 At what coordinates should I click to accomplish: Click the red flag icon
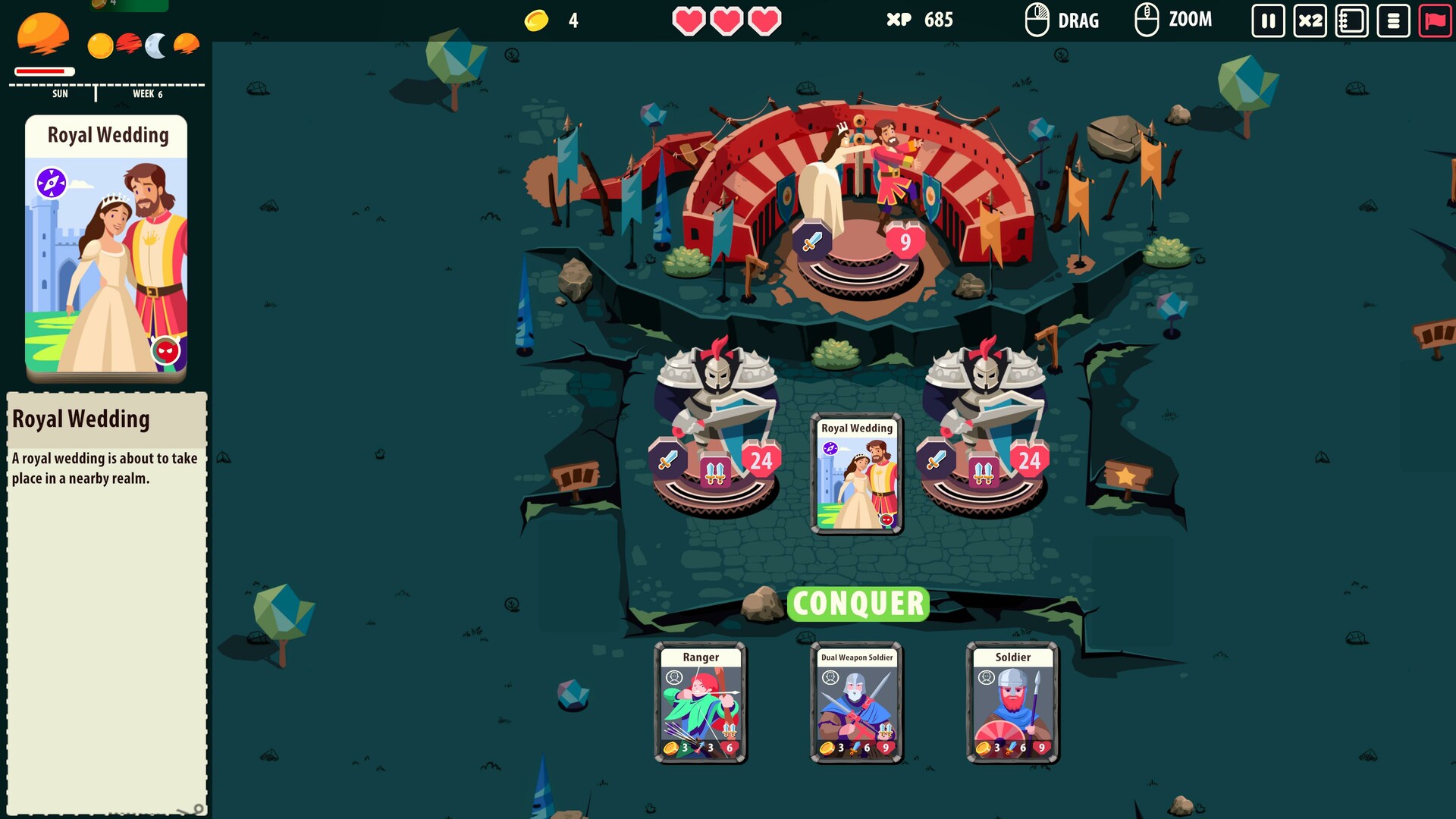pos(1436,20)
